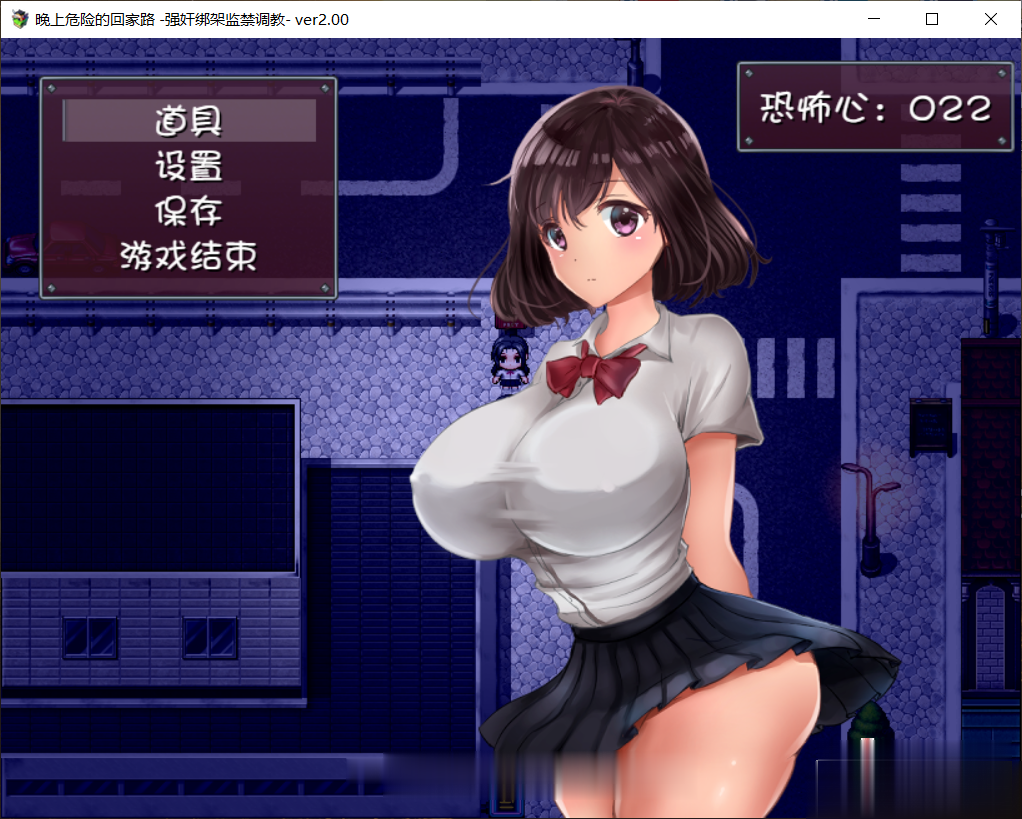Close the game window

pos(990,19)
